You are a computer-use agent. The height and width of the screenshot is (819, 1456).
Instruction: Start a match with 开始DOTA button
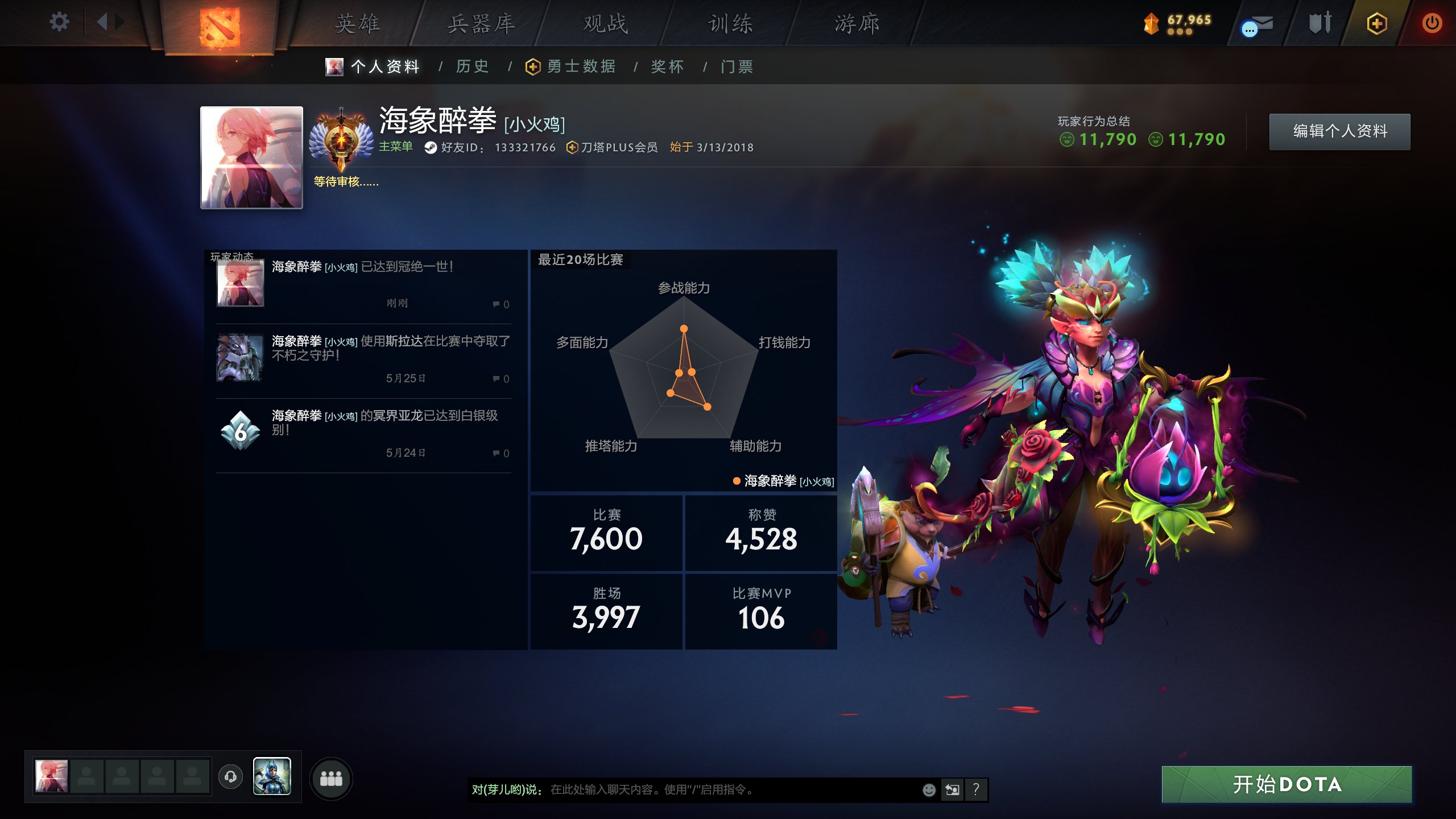(x=1287, y=784)
